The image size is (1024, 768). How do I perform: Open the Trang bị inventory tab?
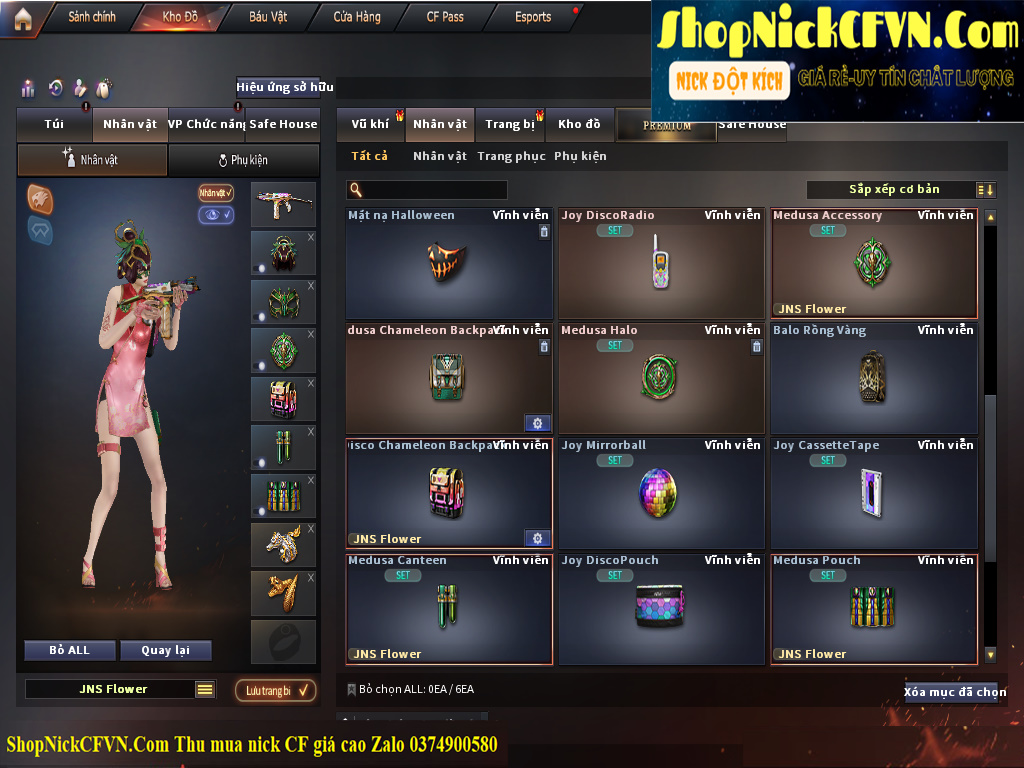[510, 124]
